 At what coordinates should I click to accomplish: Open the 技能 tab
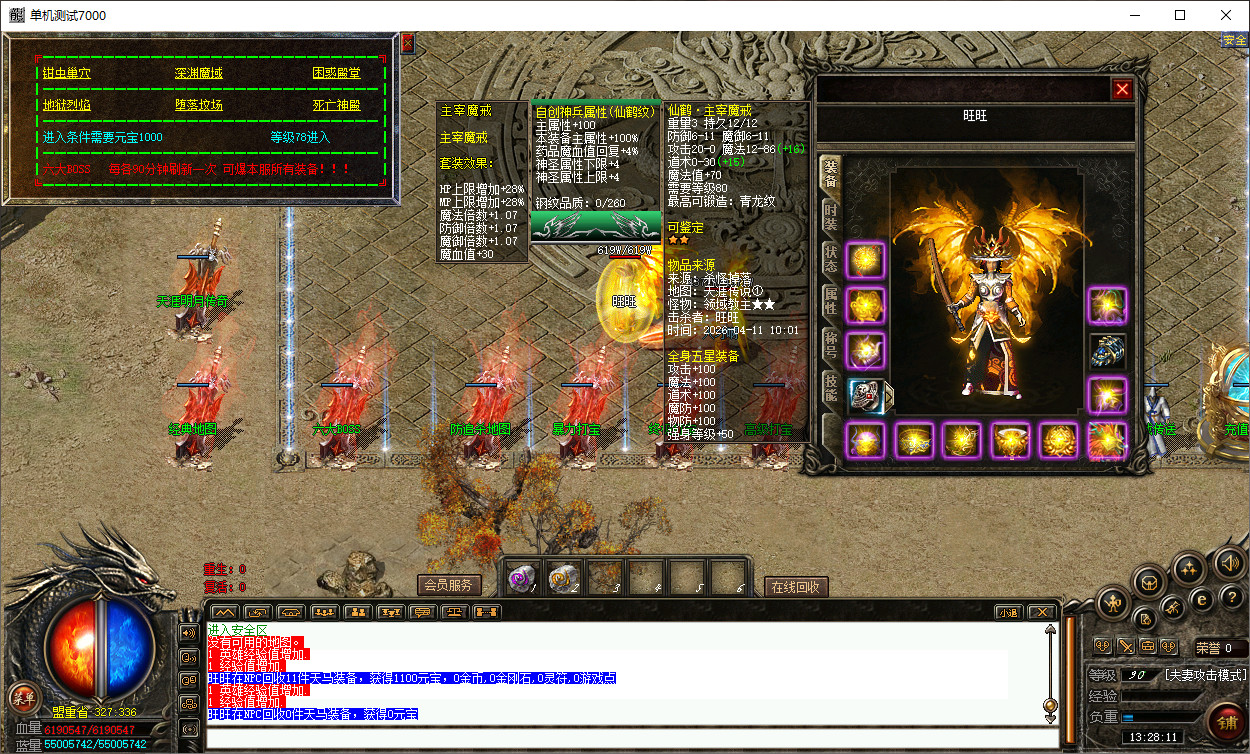click(x=830, y=386)
